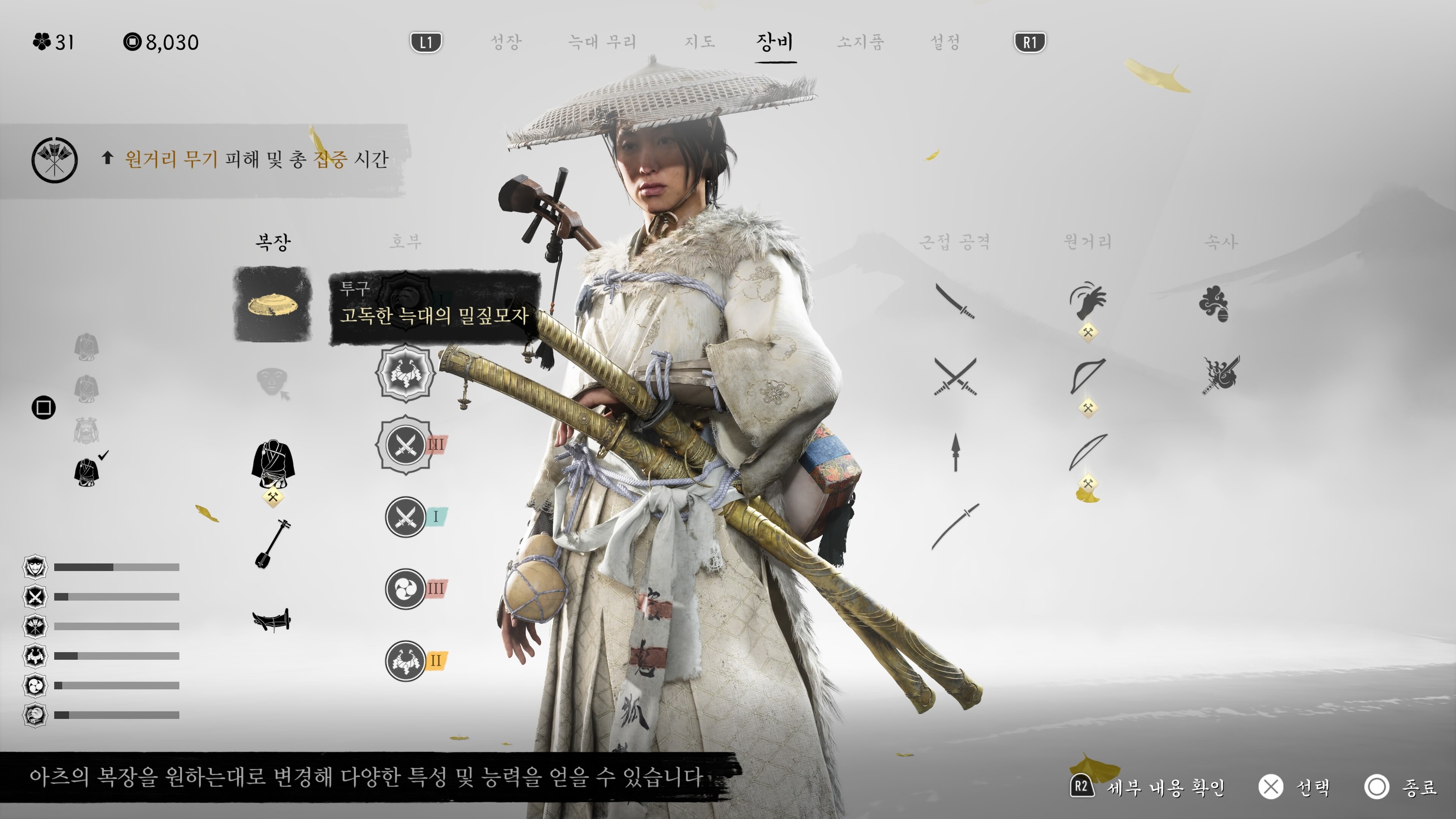Viewport: 1456px width, 819px height.
Task: Switch to the 성장 tab
Action: tap(505, 42)
